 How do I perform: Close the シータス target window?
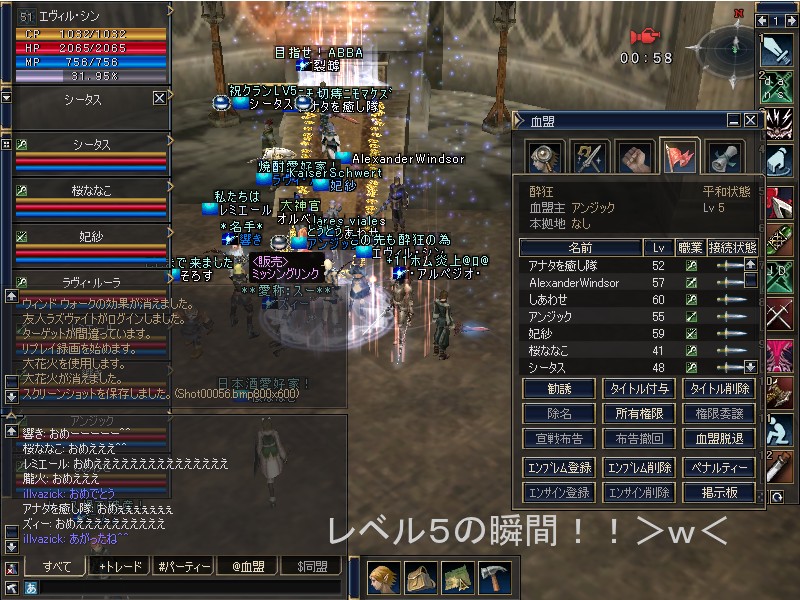click(159, 98)
